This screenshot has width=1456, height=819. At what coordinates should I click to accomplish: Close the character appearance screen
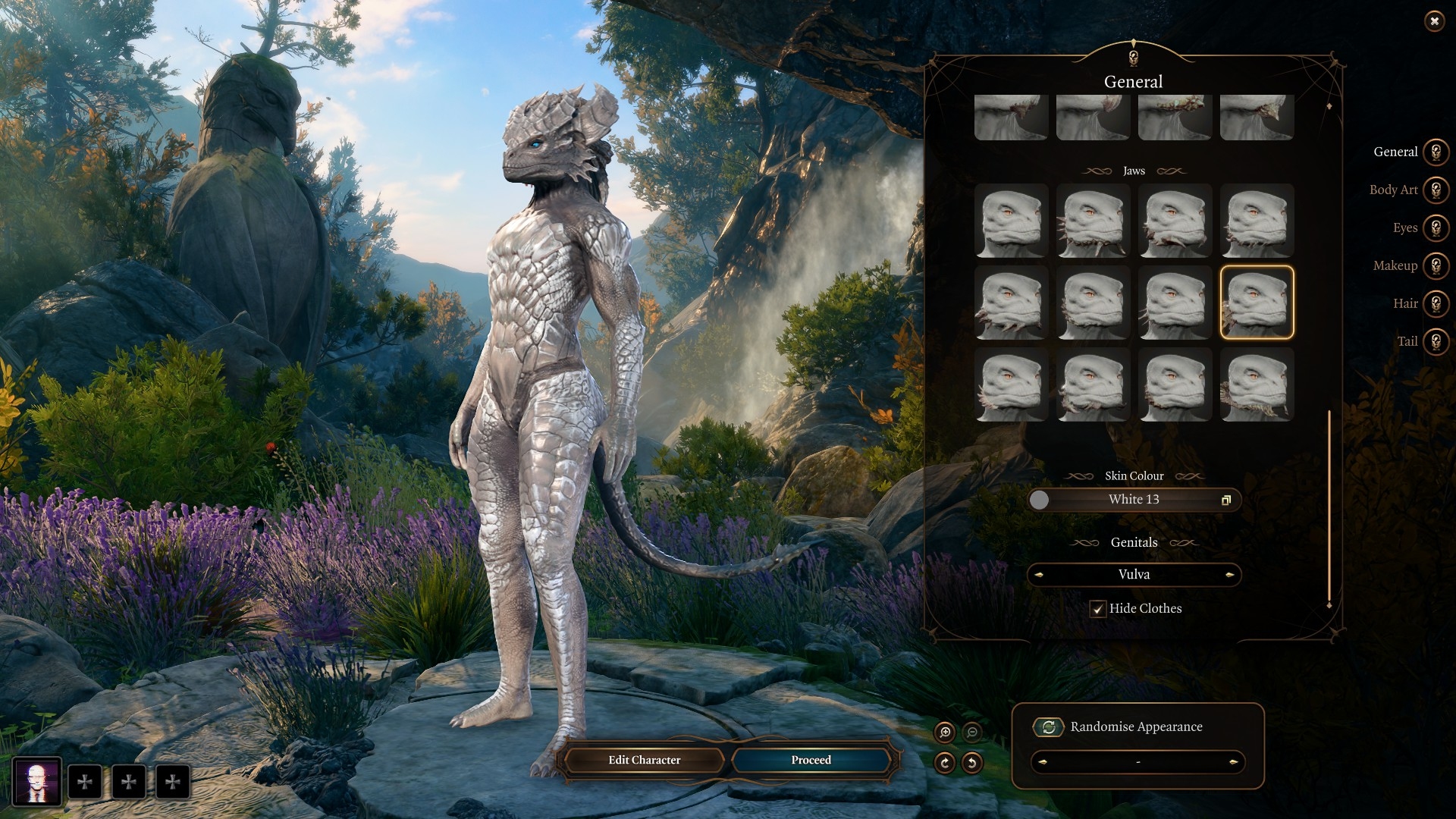click(x=1434, y=21)
